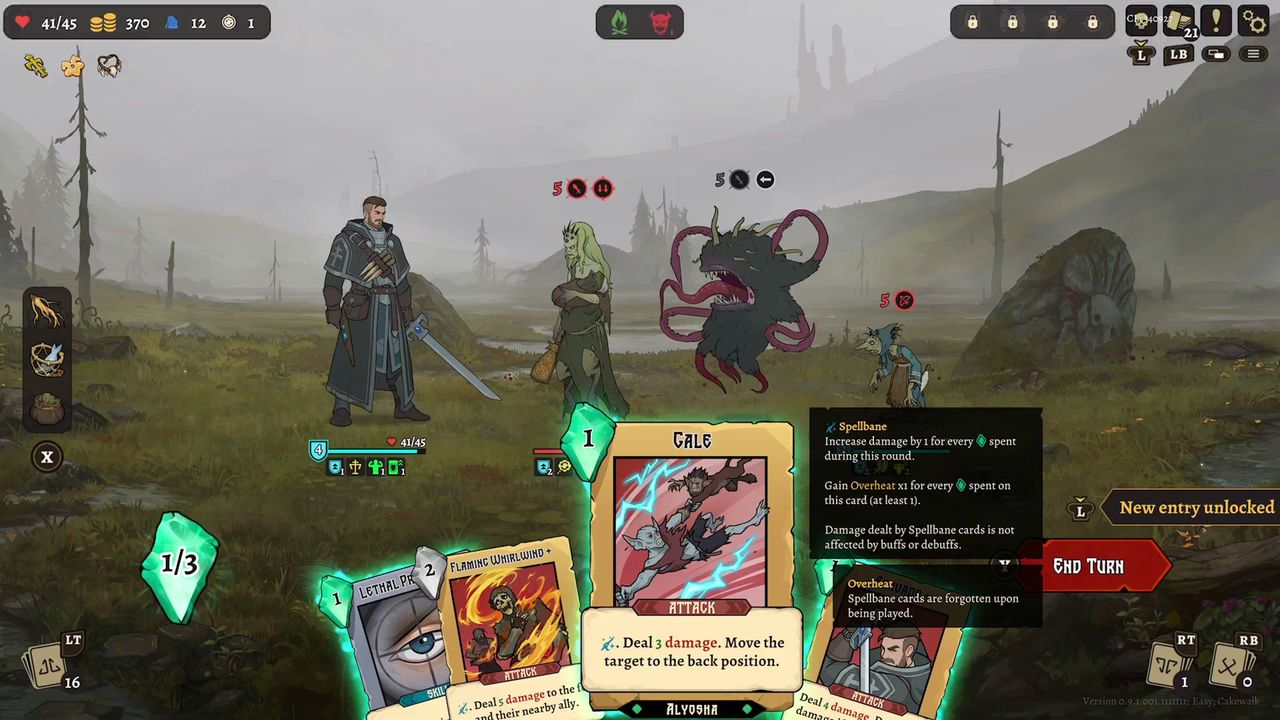Viewport: 1280px width, 720px height.
Task: Open the deck view with 21 cards
Action: [x=1178, y=20]
